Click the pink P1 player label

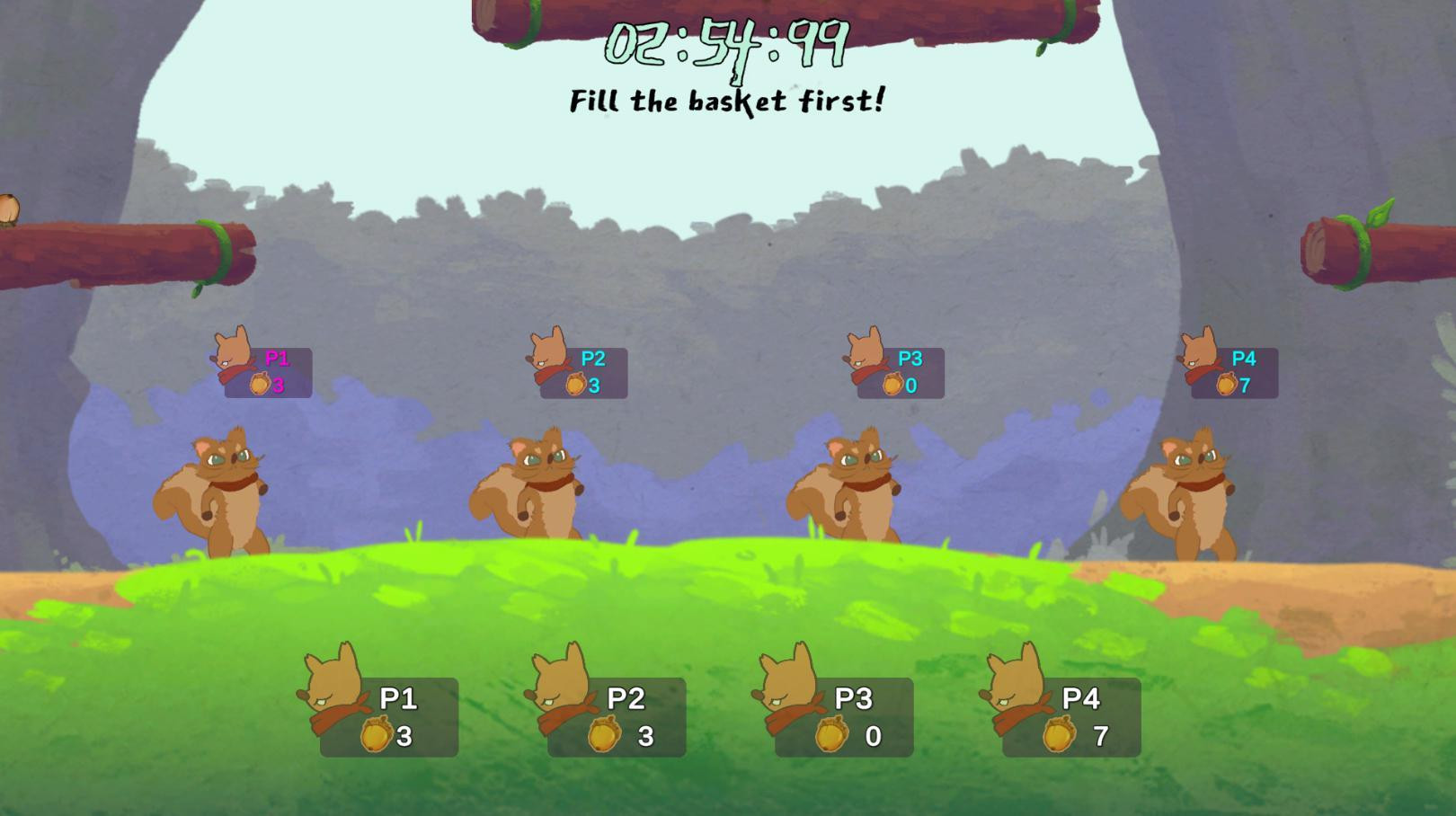tap(276, 358)
